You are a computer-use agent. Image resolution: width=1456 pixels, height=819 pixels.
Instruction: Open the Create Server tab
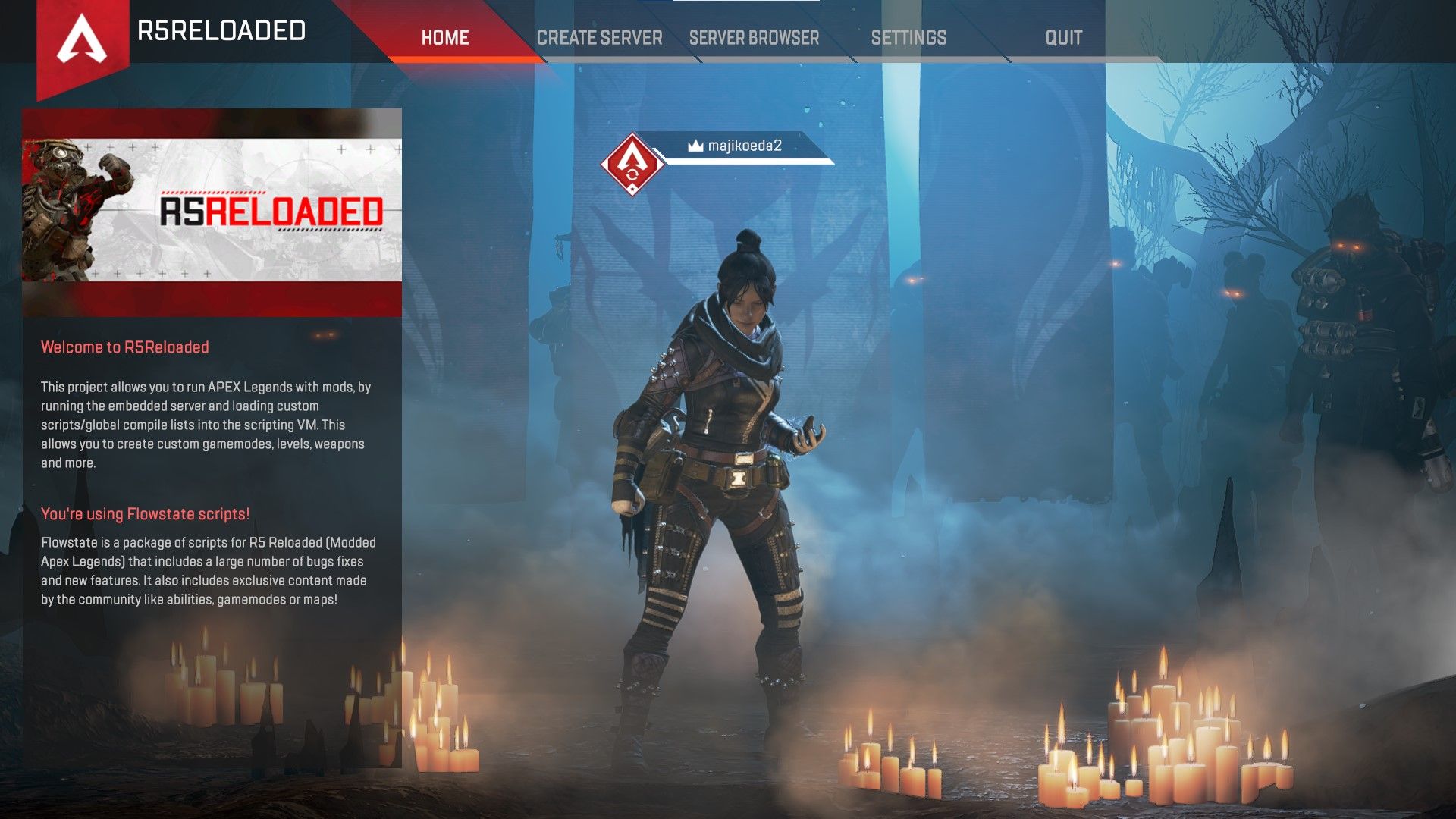(x=599, y=37)
